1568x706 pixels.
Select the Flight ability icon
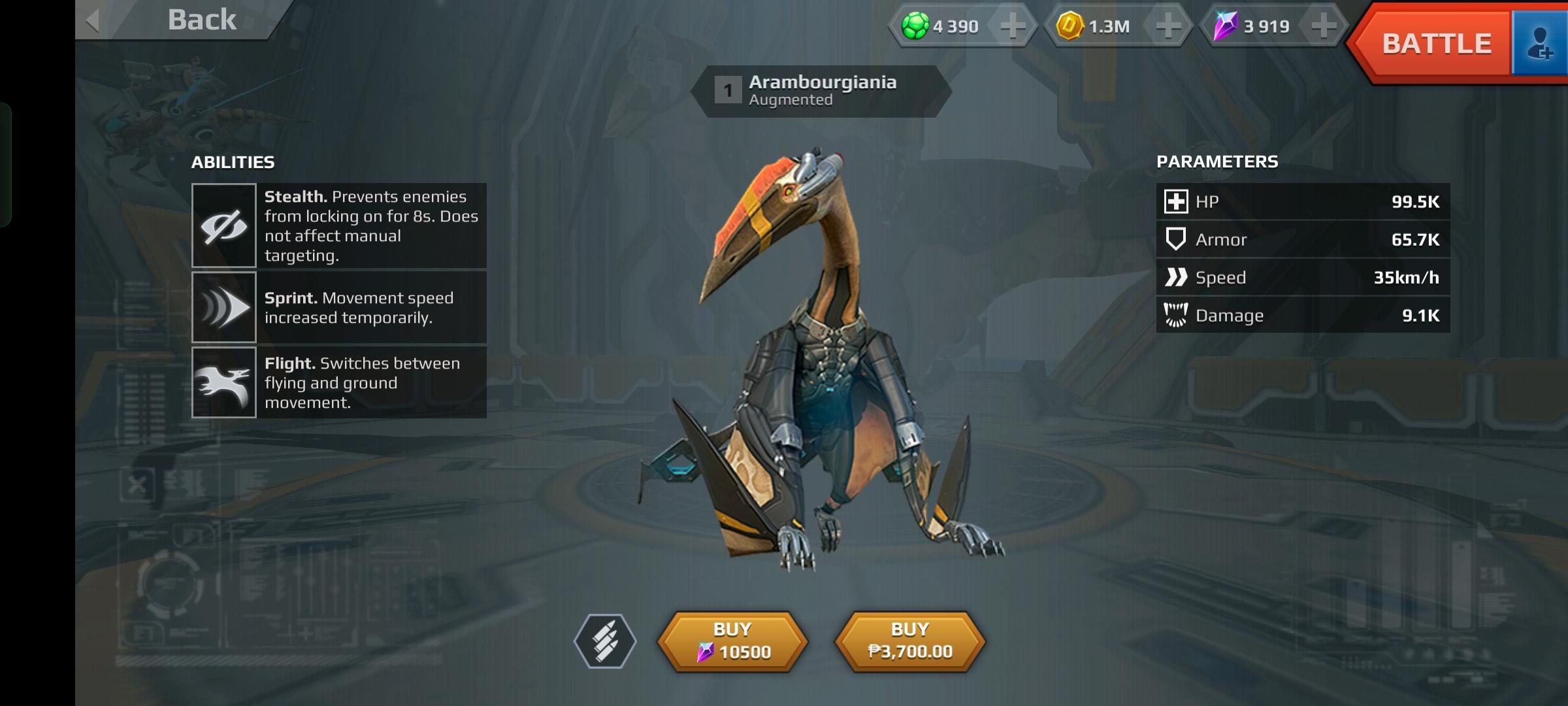point(223,382)
